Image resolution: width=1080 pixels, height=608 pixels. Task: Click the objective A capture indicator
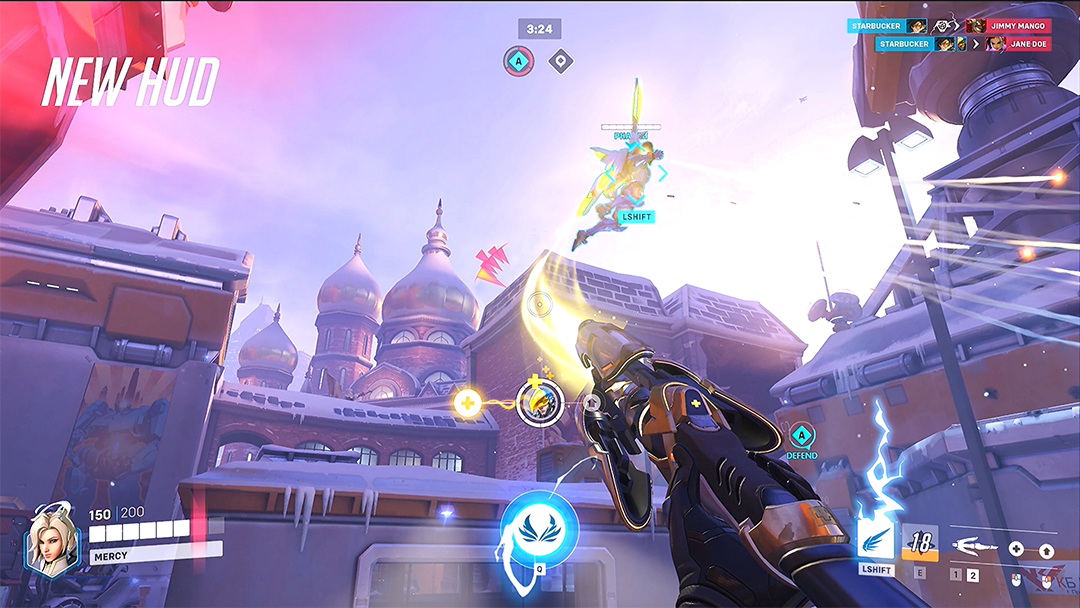(518, 62)
